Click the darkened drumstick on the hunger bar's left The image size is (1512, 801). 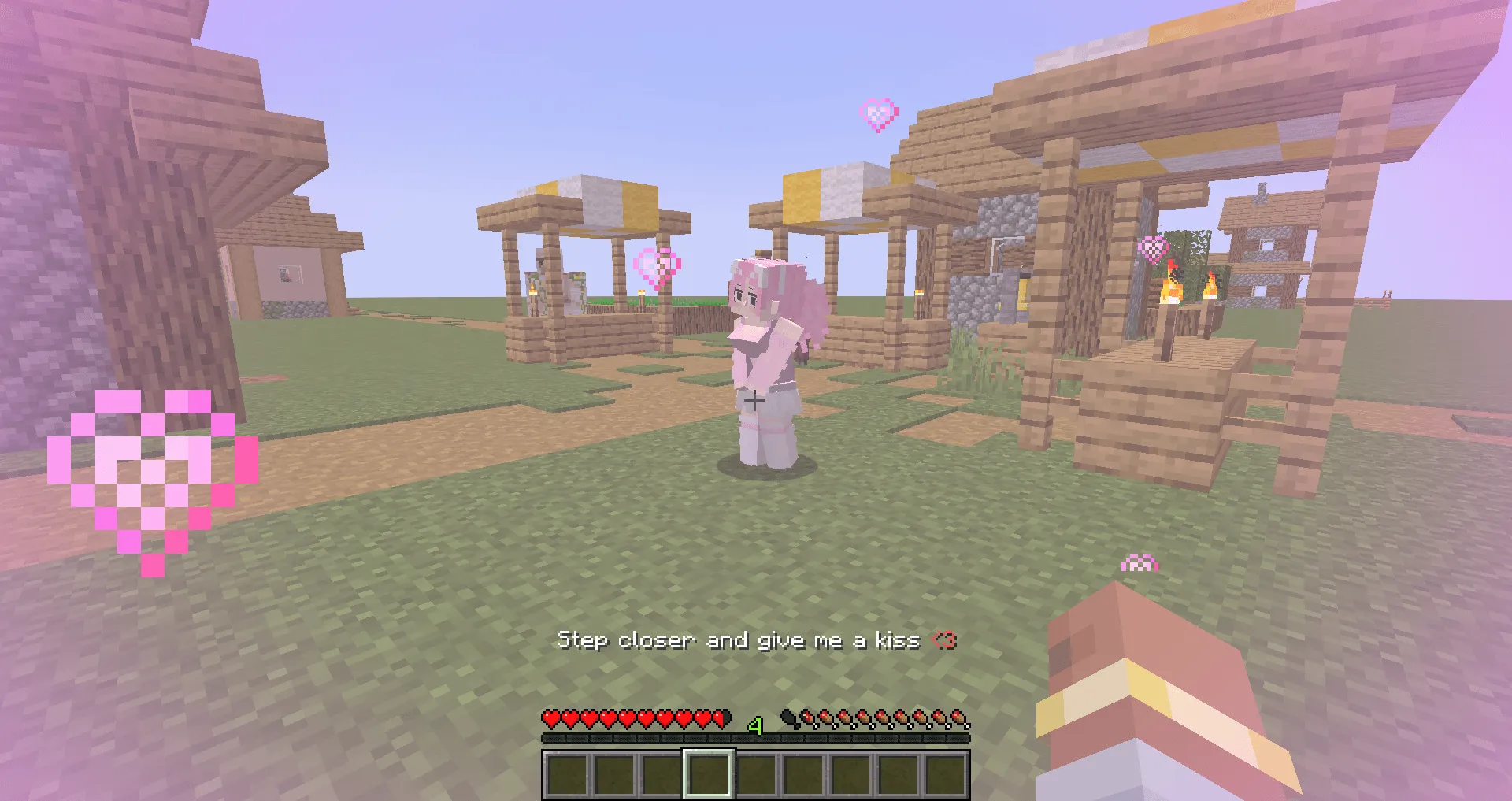point(790,718)
